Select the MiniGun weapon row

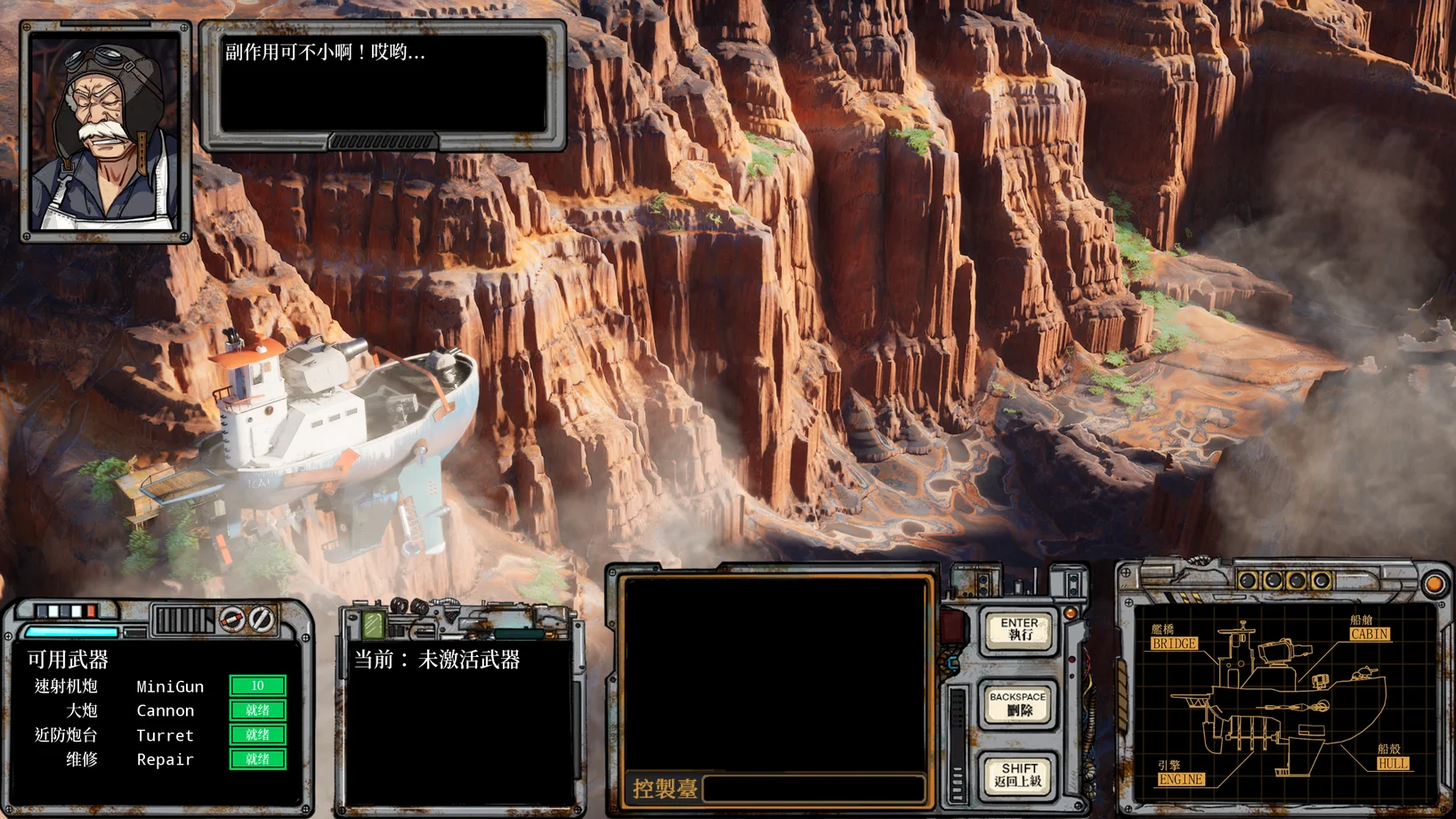pos(160,686)
